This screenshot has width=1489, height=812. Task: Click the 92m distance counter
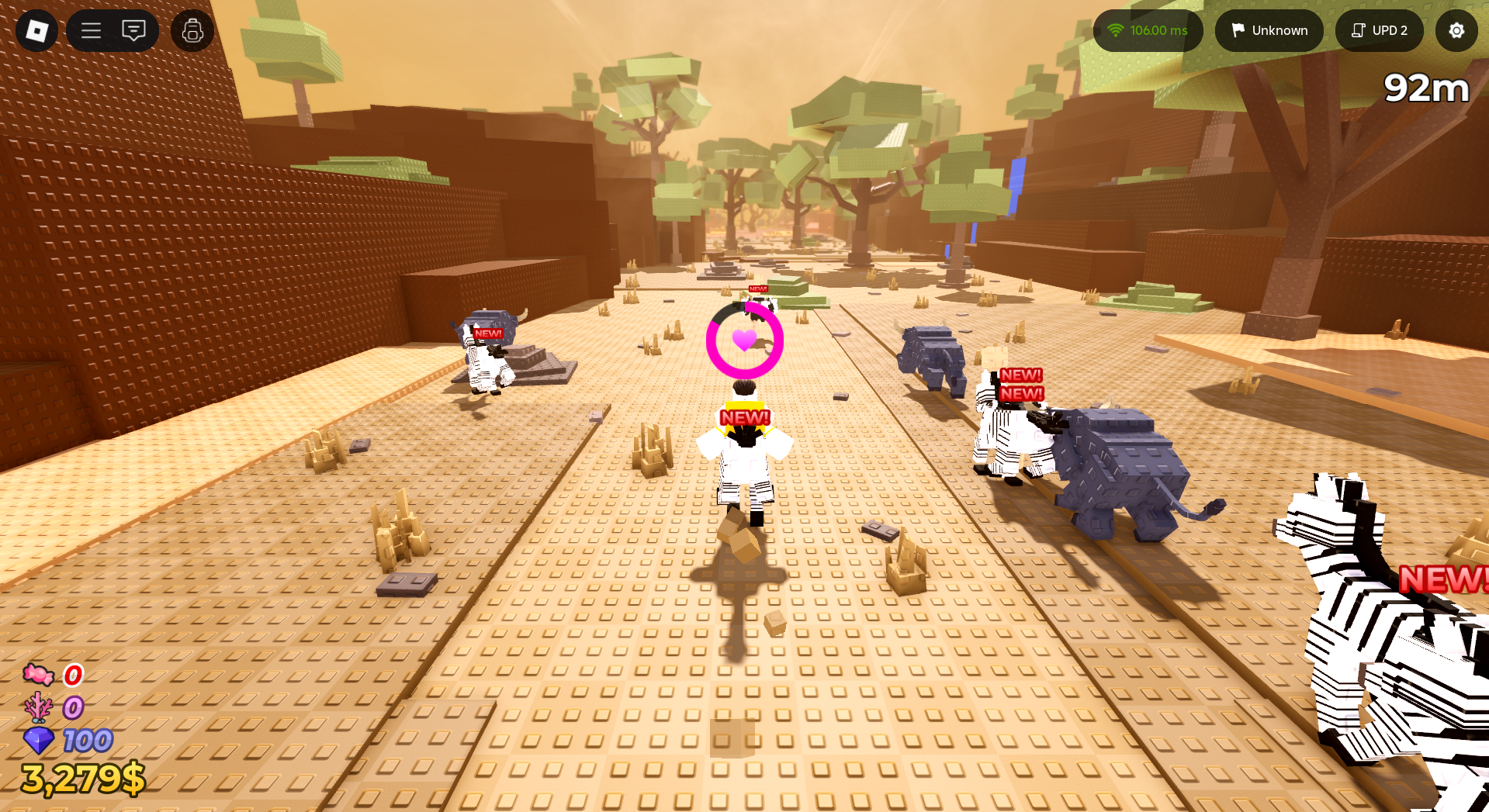pyautogui.click(x=1426, y=88)
